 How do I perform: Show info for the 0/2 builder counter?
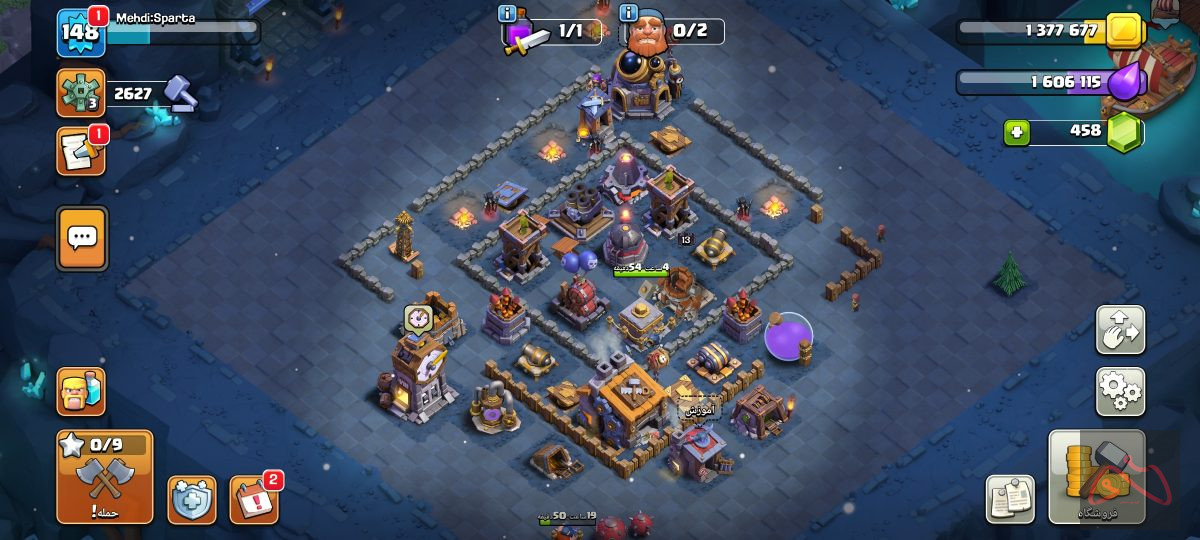pos(629,14)
